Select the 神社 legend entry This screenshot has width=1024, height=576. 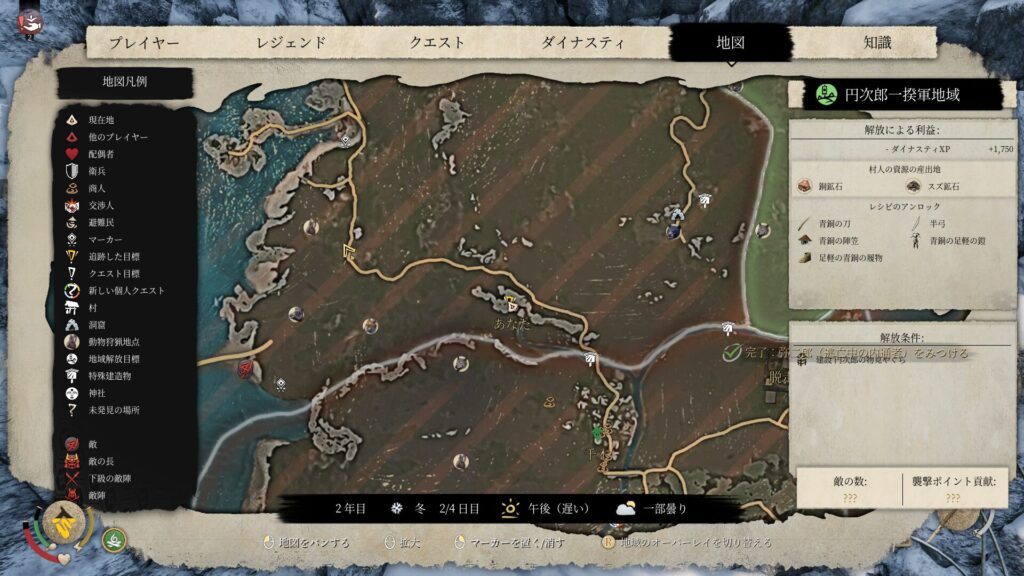96,393
